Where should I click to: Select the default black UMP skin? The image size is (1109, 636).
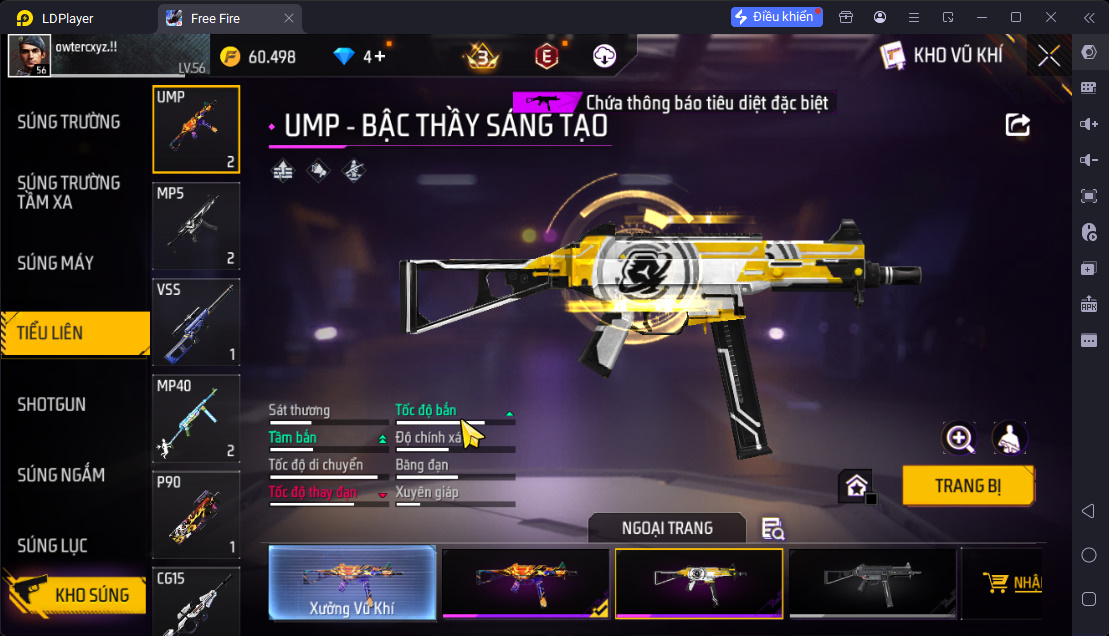pos(870,582)
